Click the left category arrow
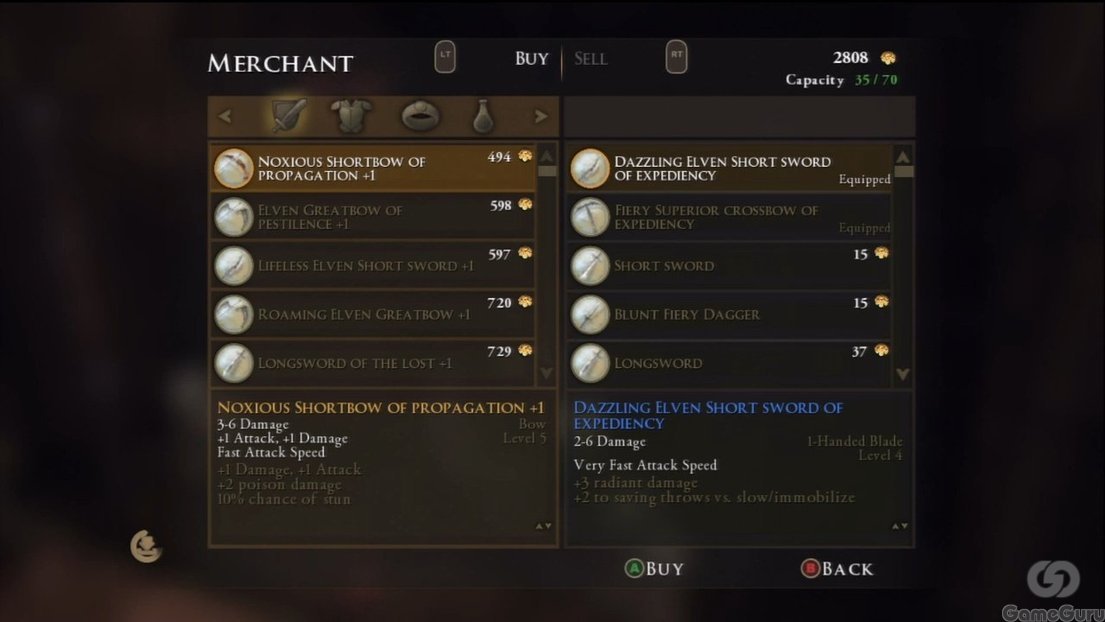The width and height of the screenshot is (1105, 622). (x=225, y=117)
